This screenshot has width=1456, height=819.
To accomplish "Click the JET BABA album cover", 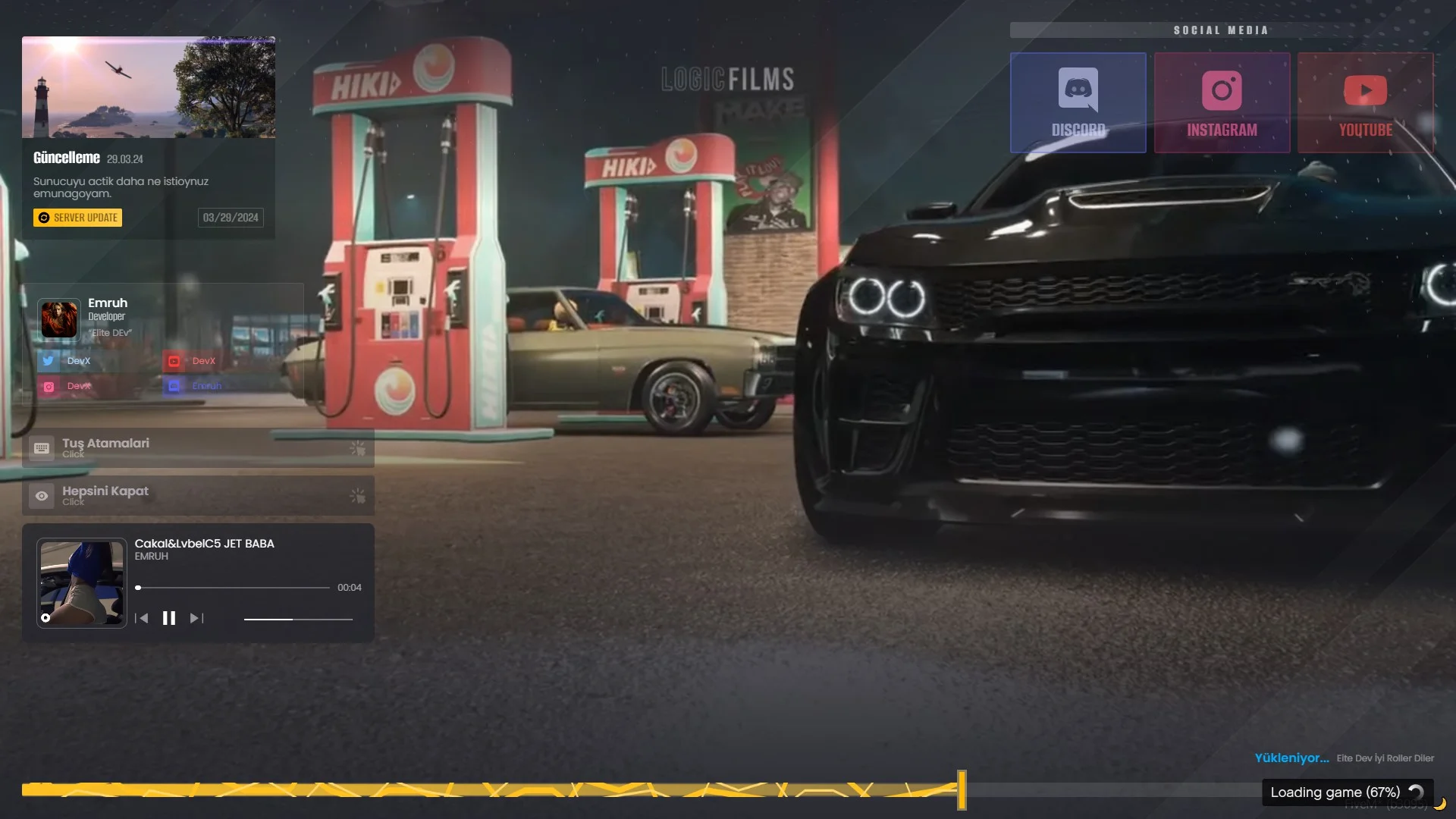I will (82, 582).
